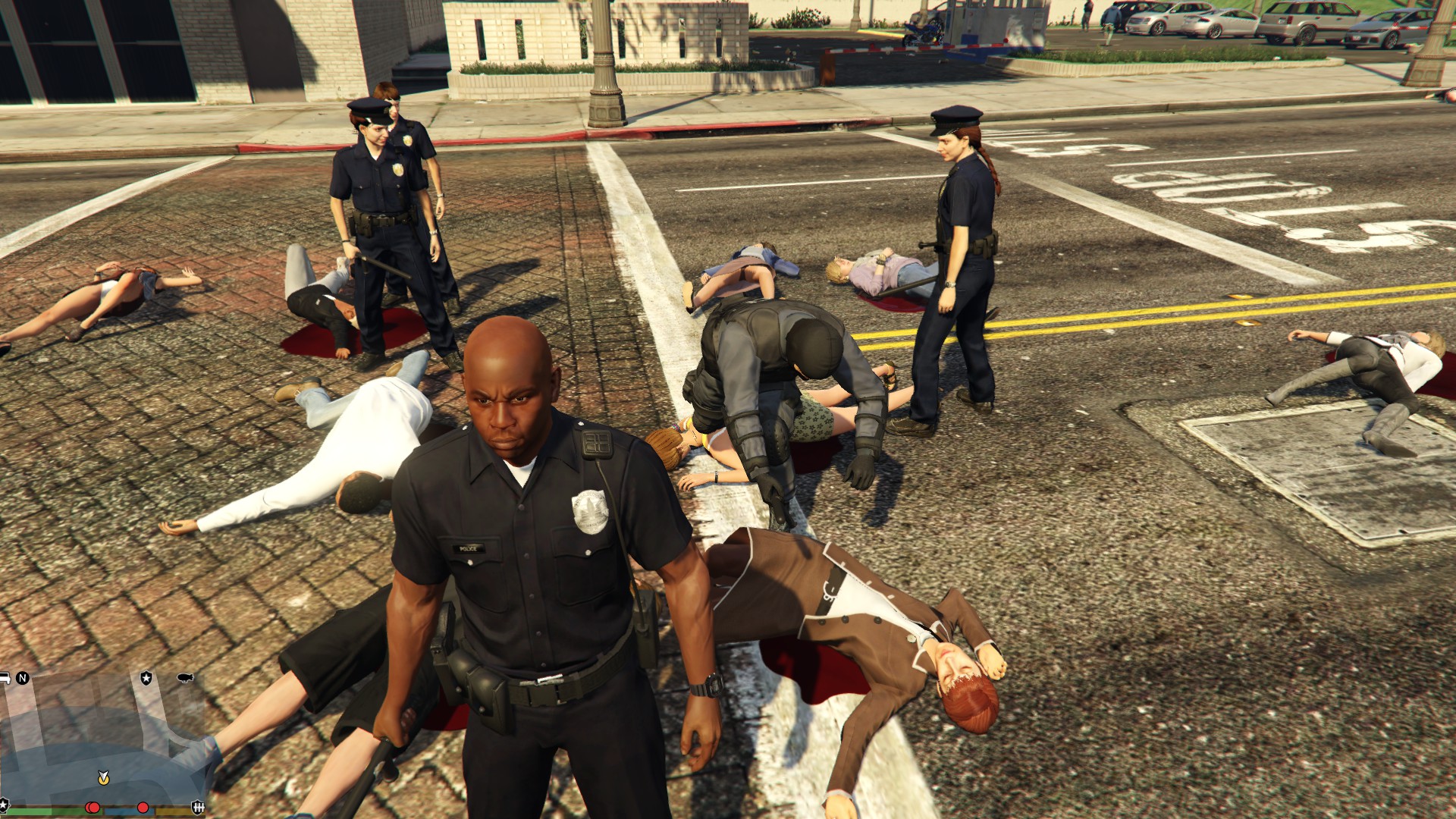This screenshot has width=1456, height=819.
Task: Select the blimp blip on the minimap
Action: (184, 677)
